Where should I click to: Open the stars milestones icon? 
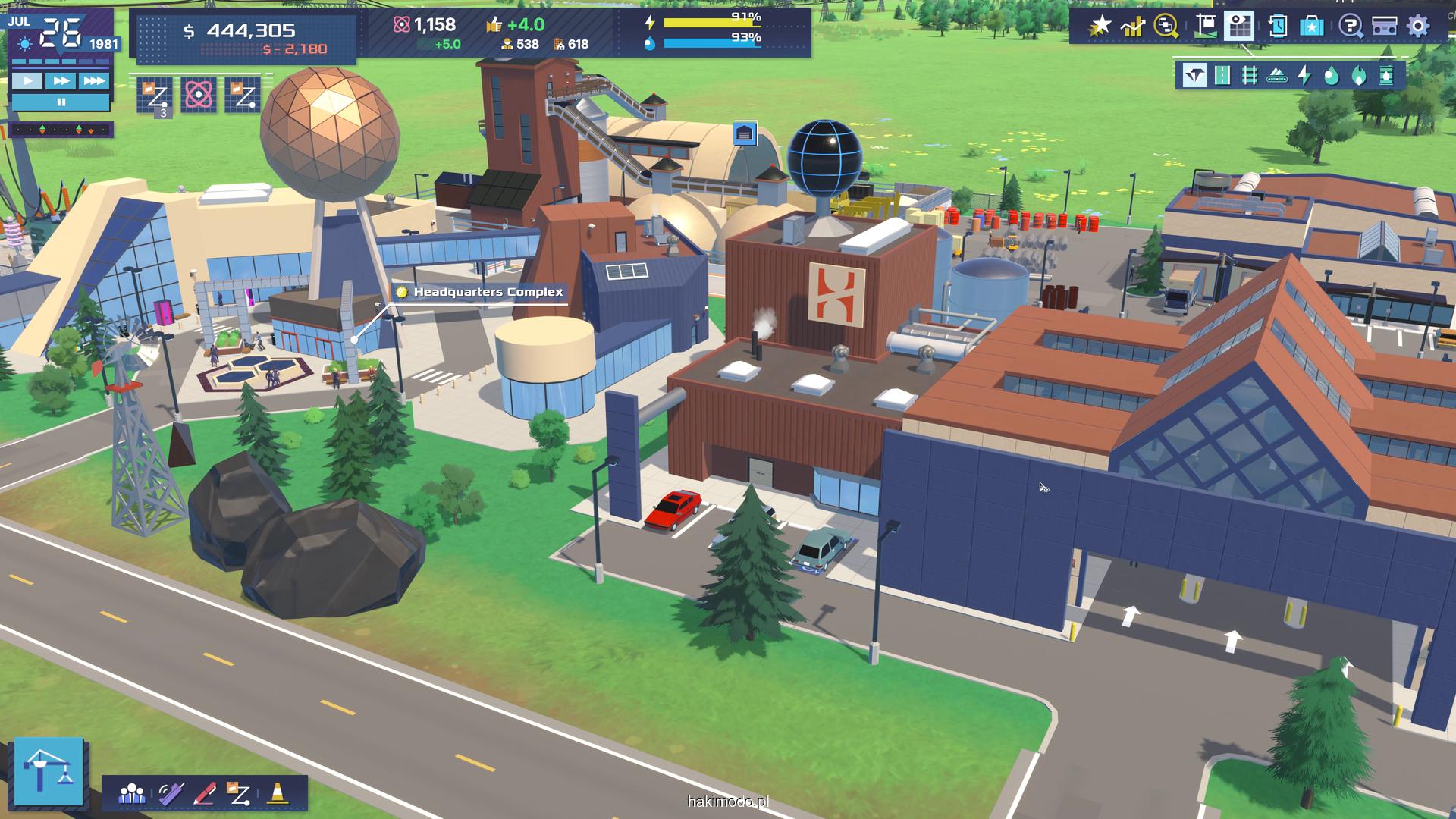coord(1100,27)
